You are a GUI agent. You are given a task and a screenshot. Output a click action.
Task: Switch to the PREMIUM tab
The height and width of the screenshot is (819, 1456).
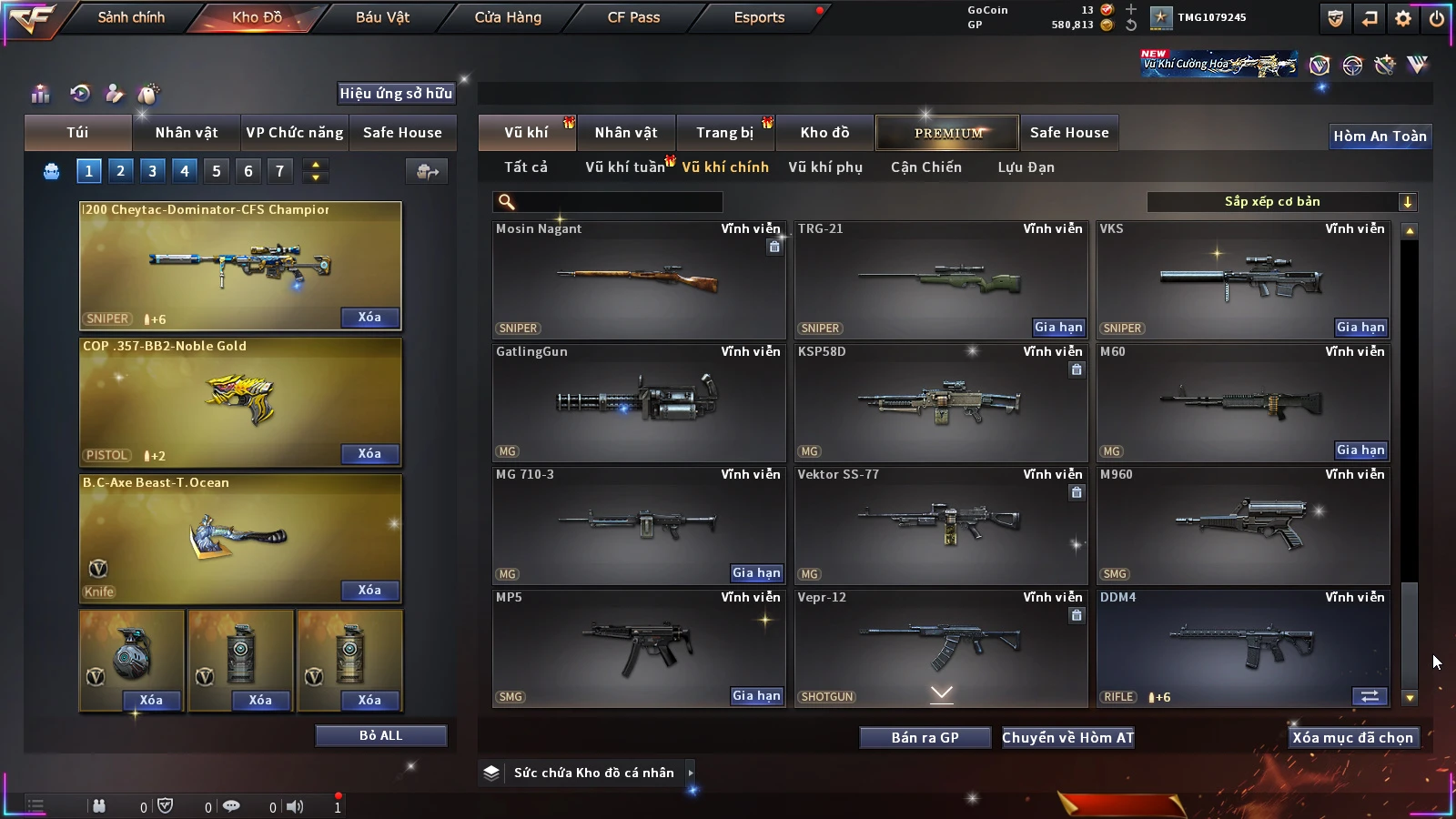(947, 133)
